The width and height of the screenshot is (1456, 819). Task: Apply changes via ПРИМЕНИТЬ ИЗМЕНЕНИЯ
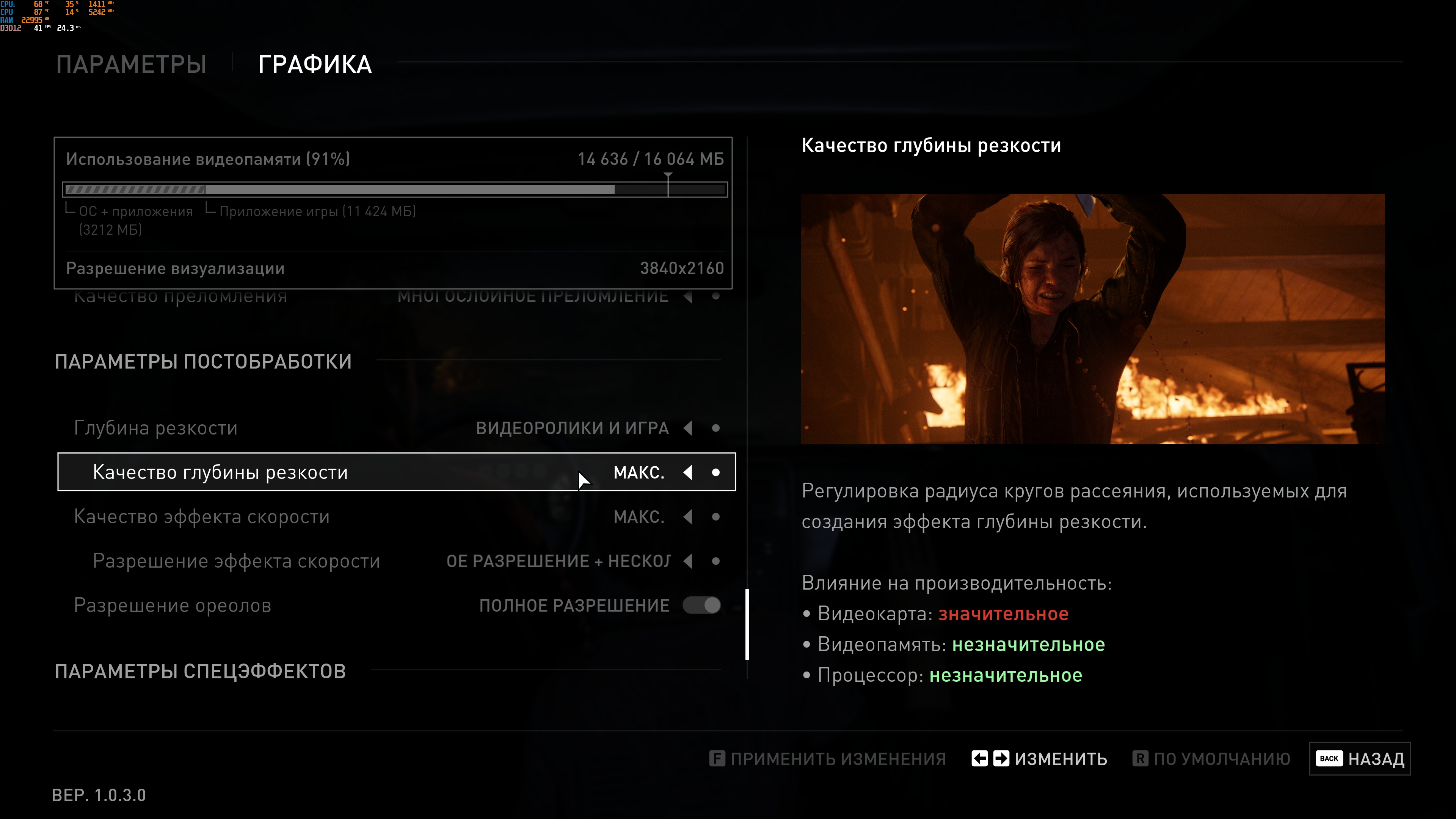pos(827,758)
